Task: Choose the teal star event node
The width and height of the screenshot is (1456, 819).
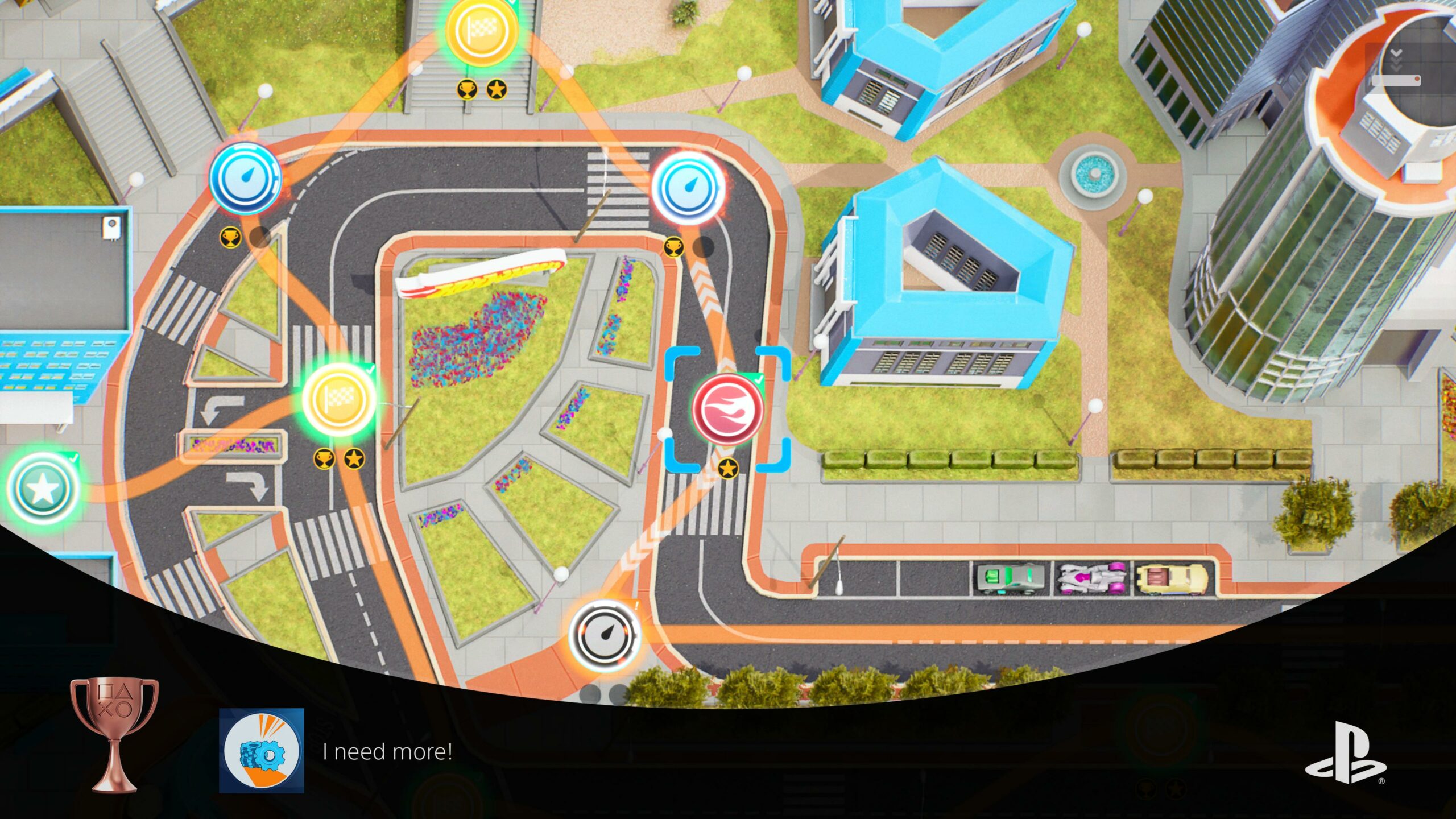Action: [42, 489]
